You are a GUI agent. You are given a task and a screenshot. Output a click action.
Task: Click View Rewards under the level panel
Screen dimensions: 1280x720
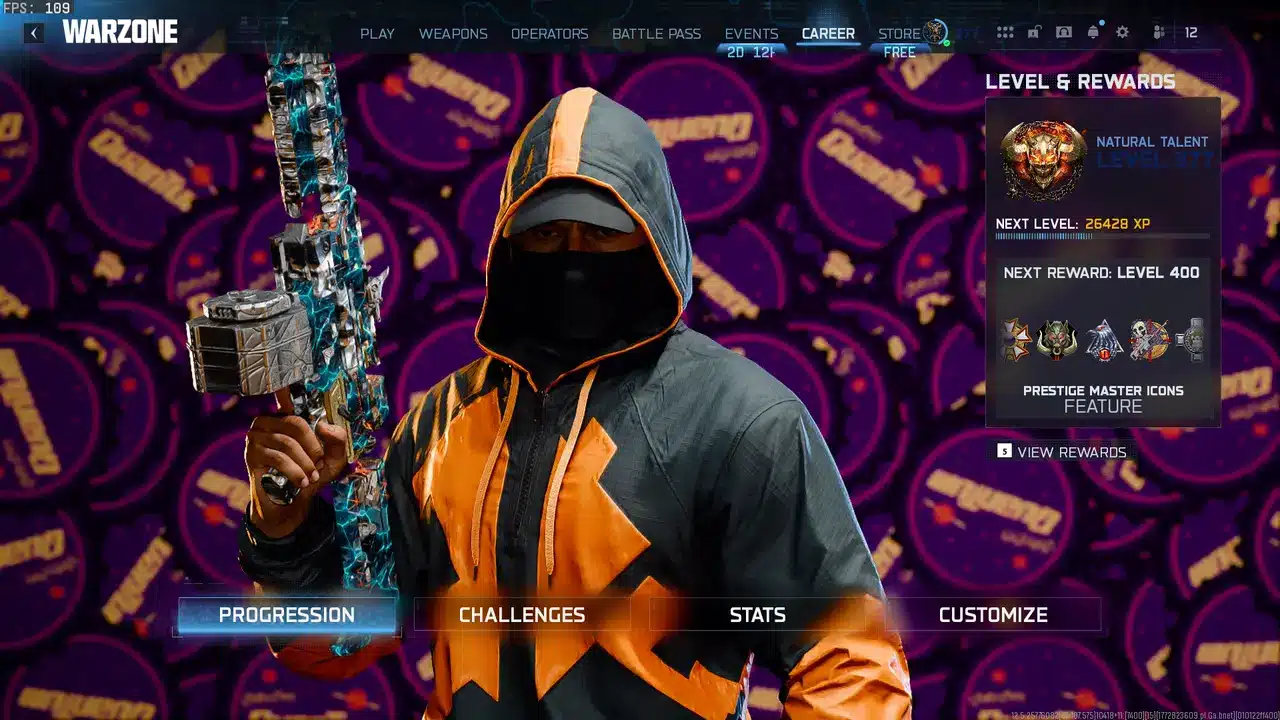pyautogui.click(x=1071, y=452)
